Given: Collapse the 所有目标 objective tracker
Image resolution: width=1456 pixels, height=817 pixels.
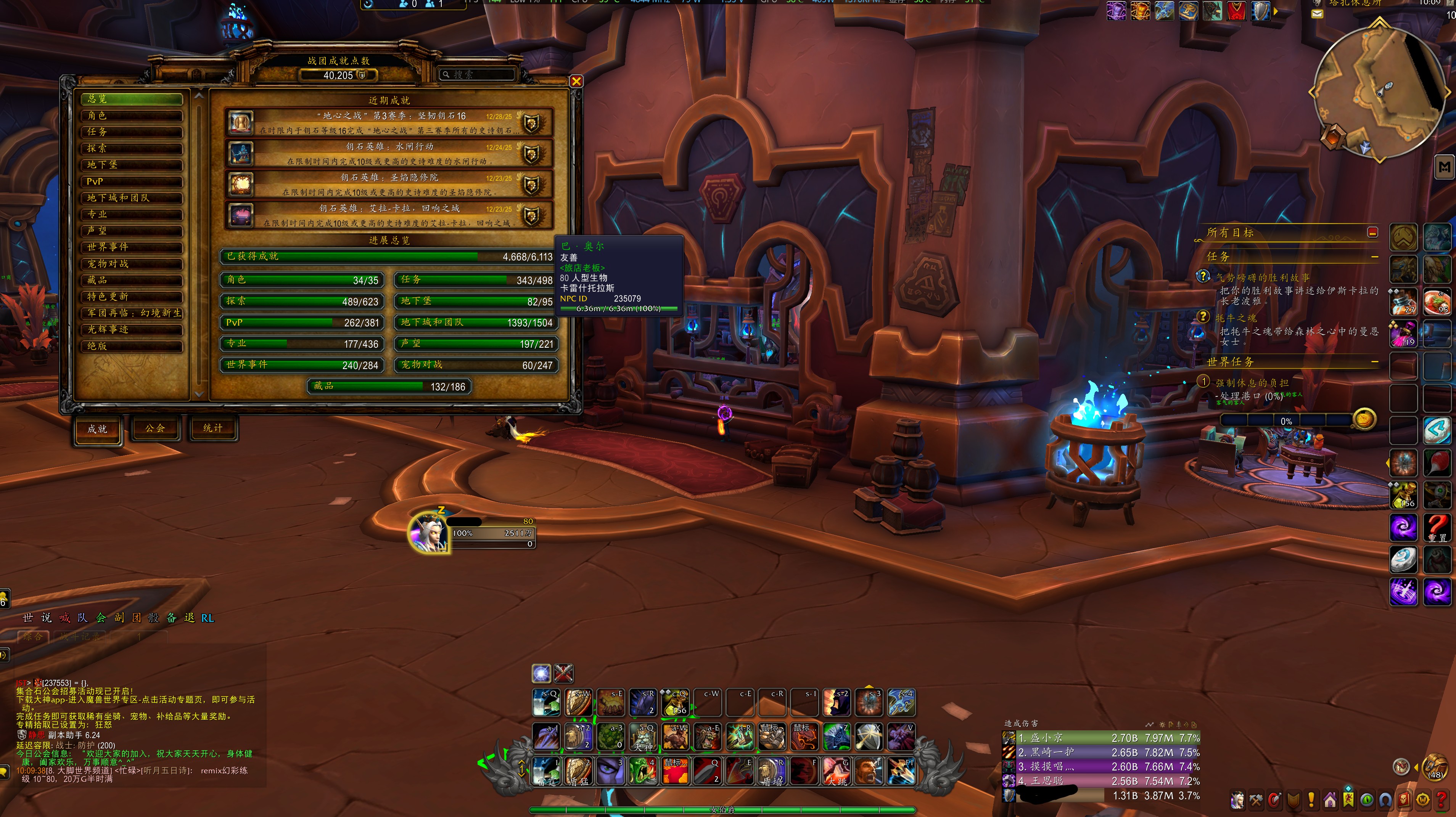Looking at the screenshot, I should [x=1372, y=232].
